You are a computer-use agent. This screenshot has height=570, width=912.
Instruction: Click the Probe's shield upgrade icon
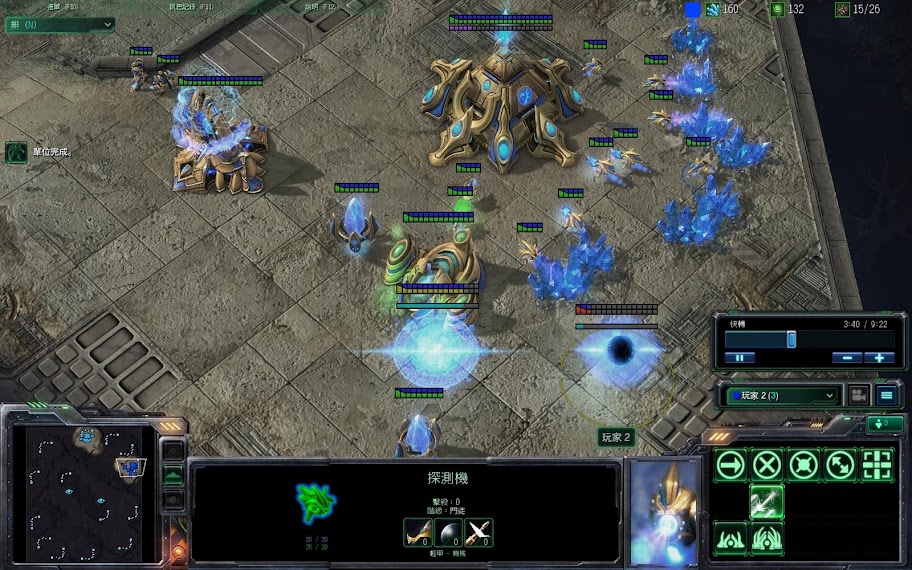(448, 533)
